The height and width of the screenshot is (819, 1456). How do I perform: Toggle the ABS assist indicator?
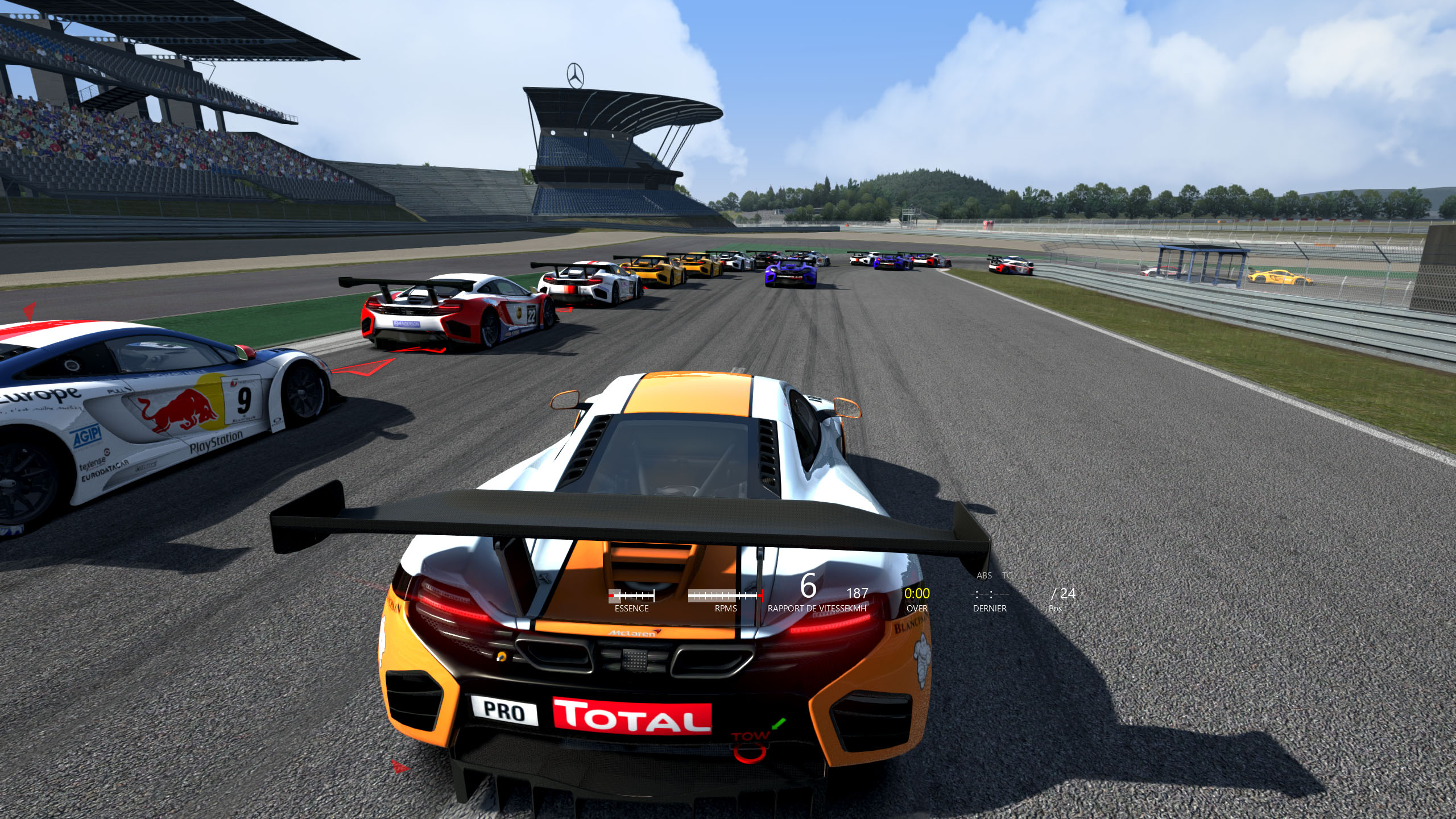coord(983,576)
